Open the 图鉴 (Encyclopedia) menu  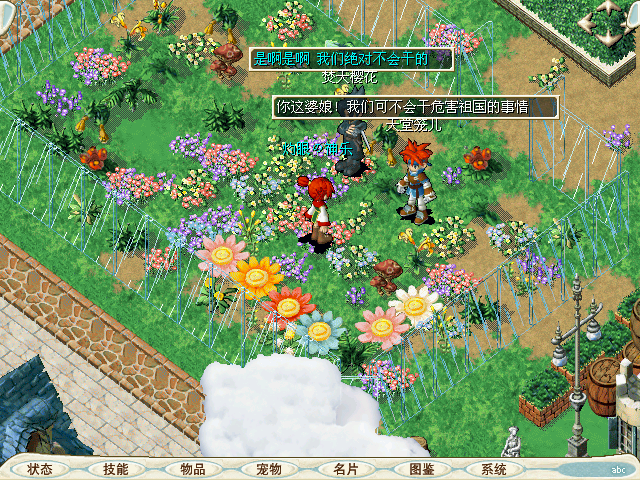421,469
